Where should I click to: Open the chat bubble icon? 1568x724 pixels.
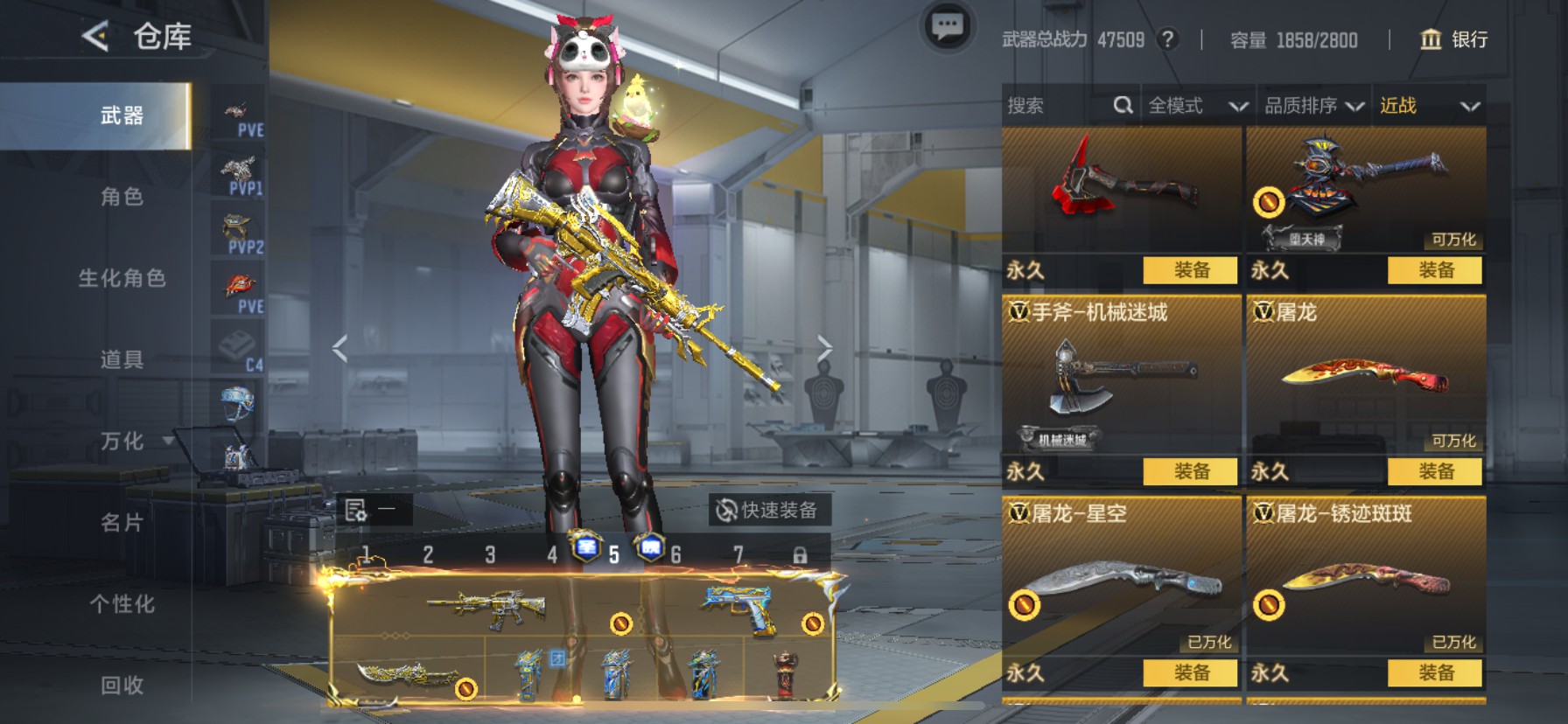point(947,28)
